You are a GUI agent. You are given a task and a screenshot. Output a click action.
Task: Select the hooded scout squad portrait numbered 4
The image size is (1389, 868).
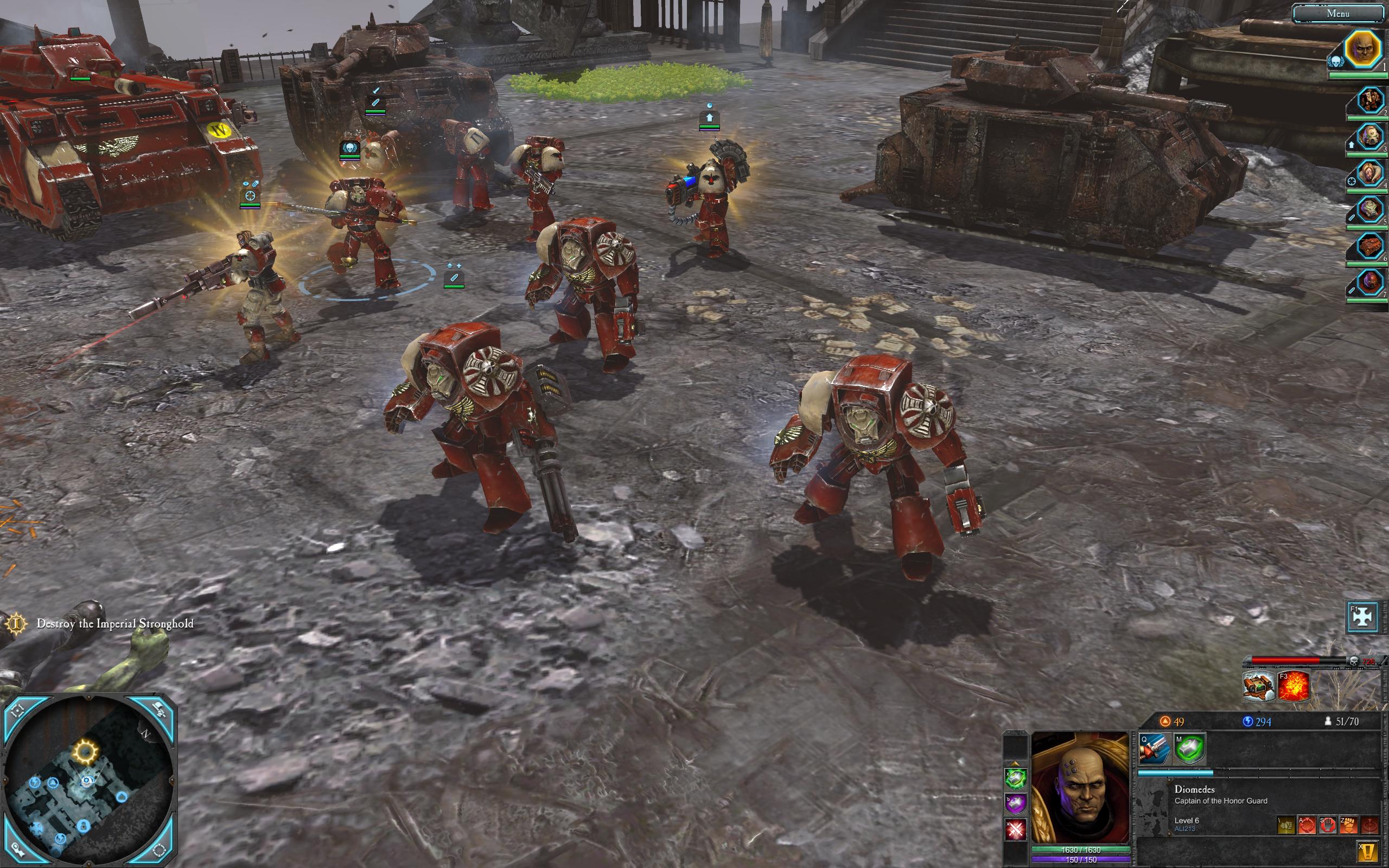coord(1369,174)
